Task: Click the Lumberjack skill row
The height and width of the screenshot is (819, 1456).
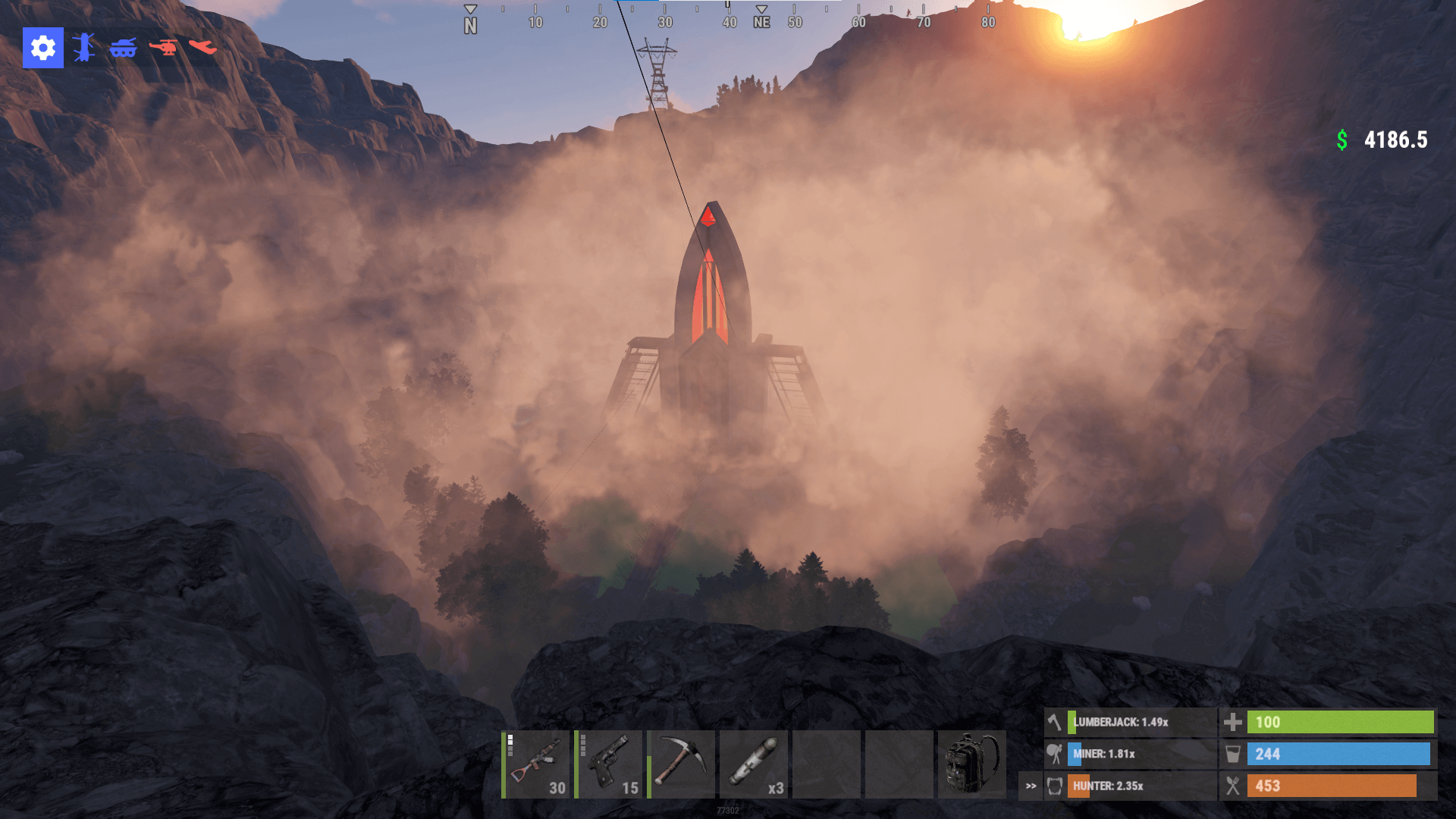Action: 1130,723
